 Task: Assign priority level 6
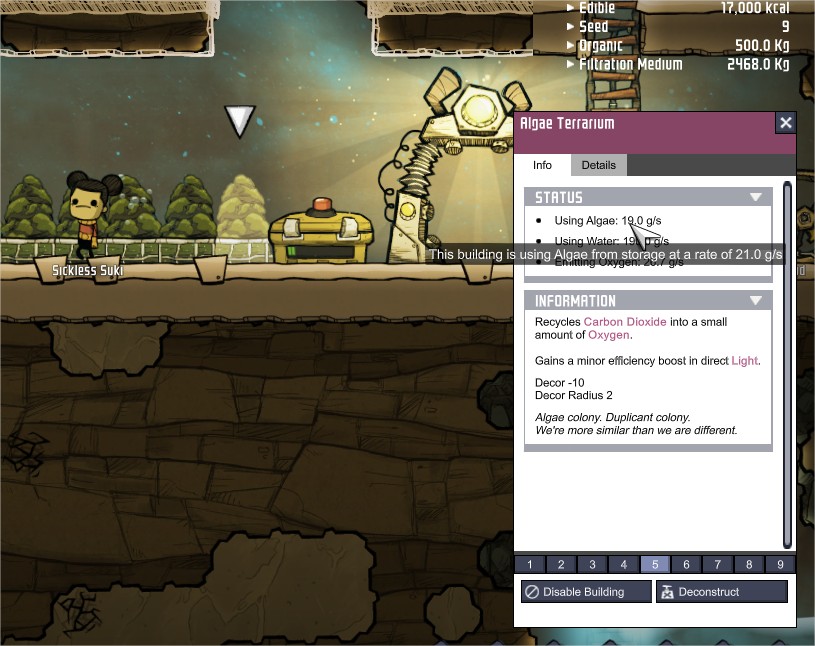pyautogui.click(x=686, y=565)
